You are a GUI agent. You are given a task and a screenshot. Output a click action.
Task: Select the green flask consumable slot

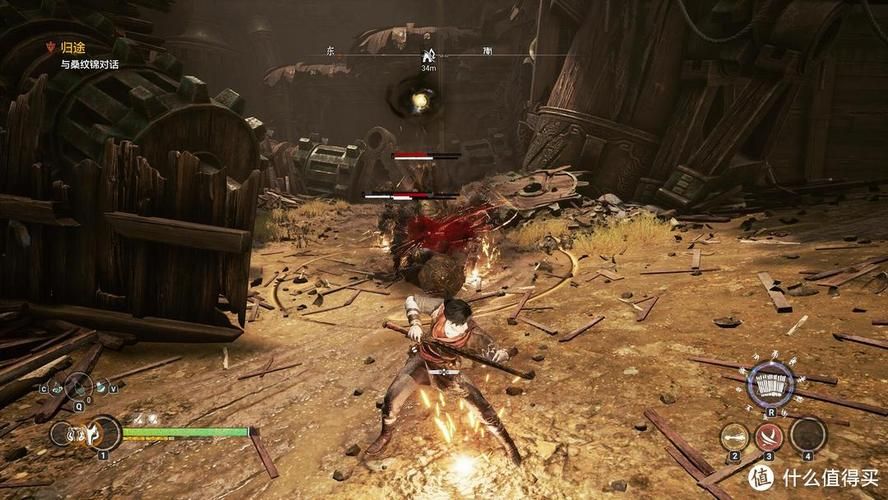100,389
